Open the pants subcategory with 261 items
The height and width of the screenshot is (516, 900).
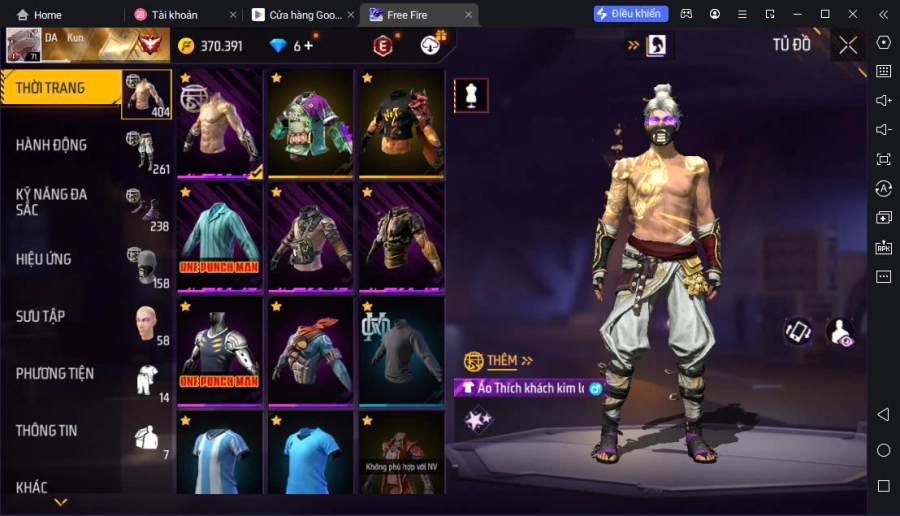(x=147, y=152)
